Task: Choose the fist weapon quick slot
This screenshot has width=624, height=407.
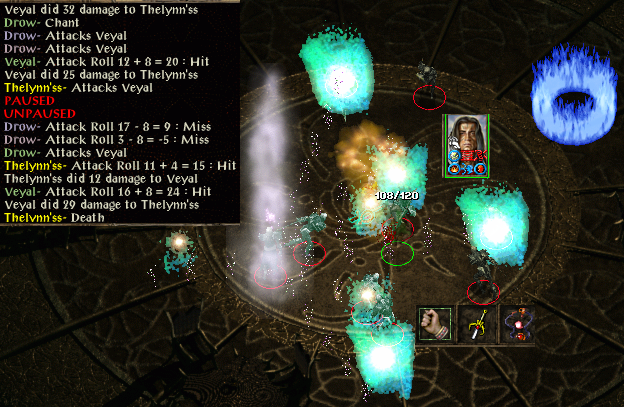Action: [x=435, y=325]
